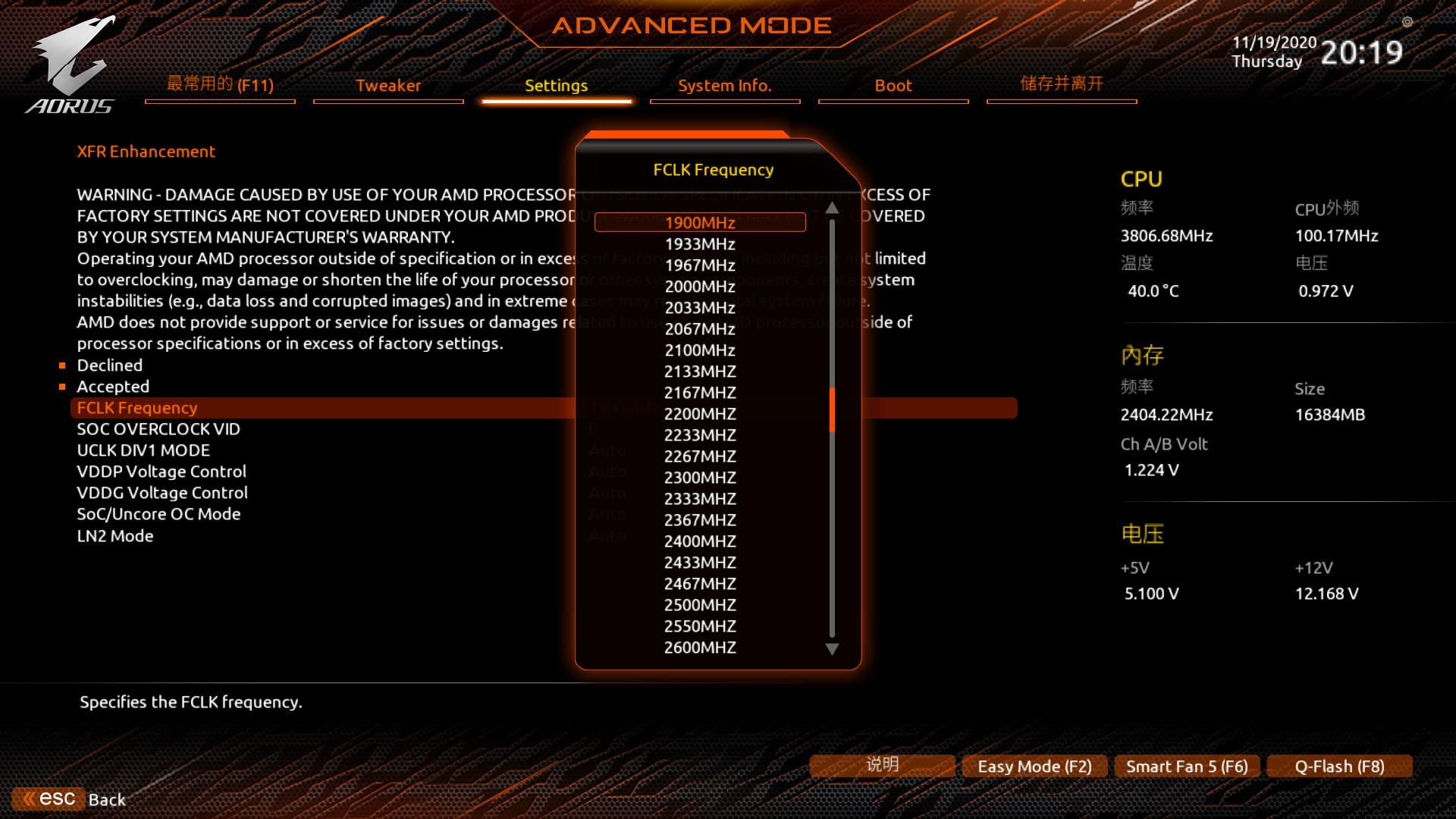Select the 2000MHz FCLK option

[x=699, y=287]
